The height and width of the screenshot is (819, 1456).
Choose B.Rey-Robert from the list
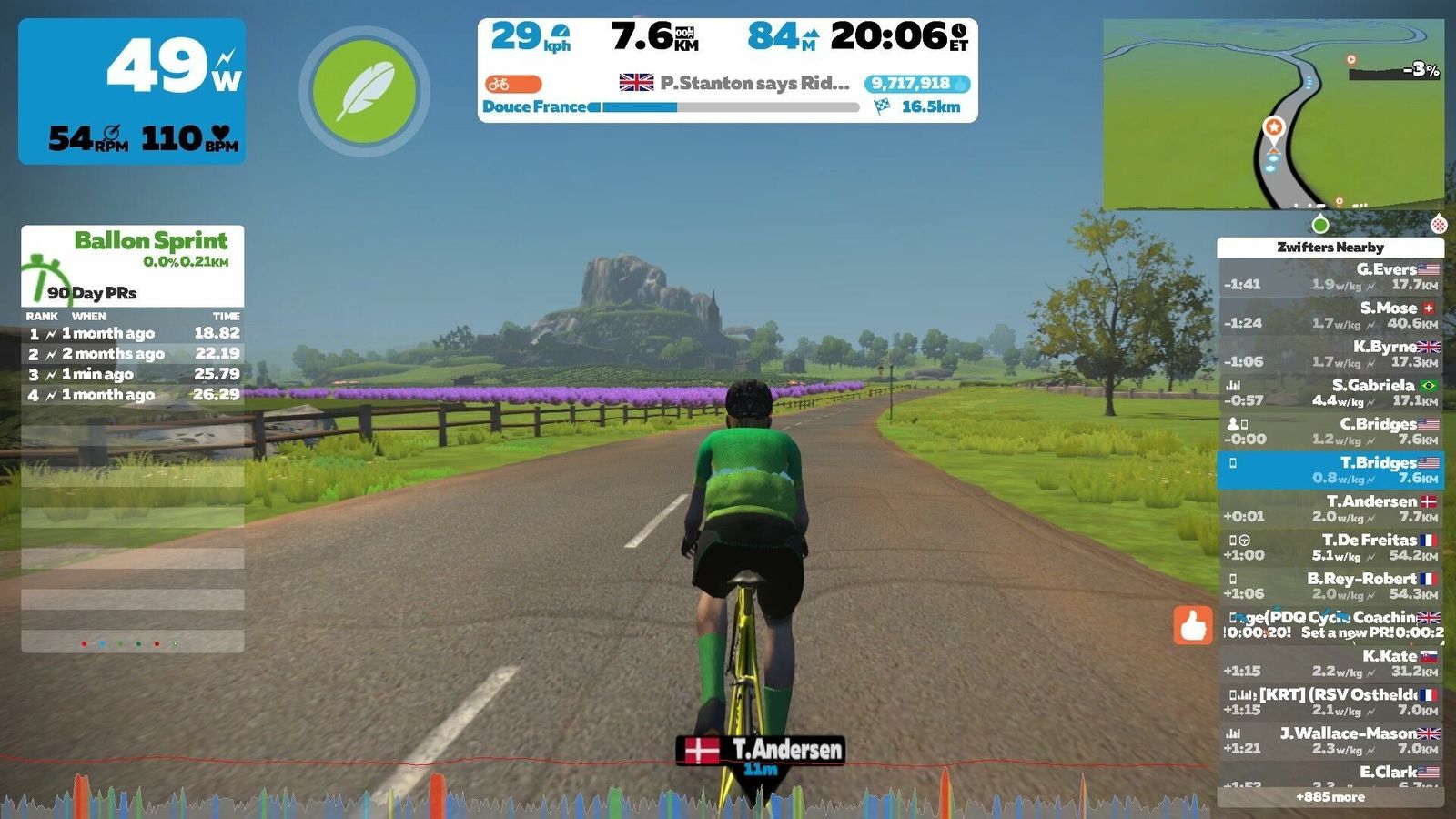tap(1330, 586)
